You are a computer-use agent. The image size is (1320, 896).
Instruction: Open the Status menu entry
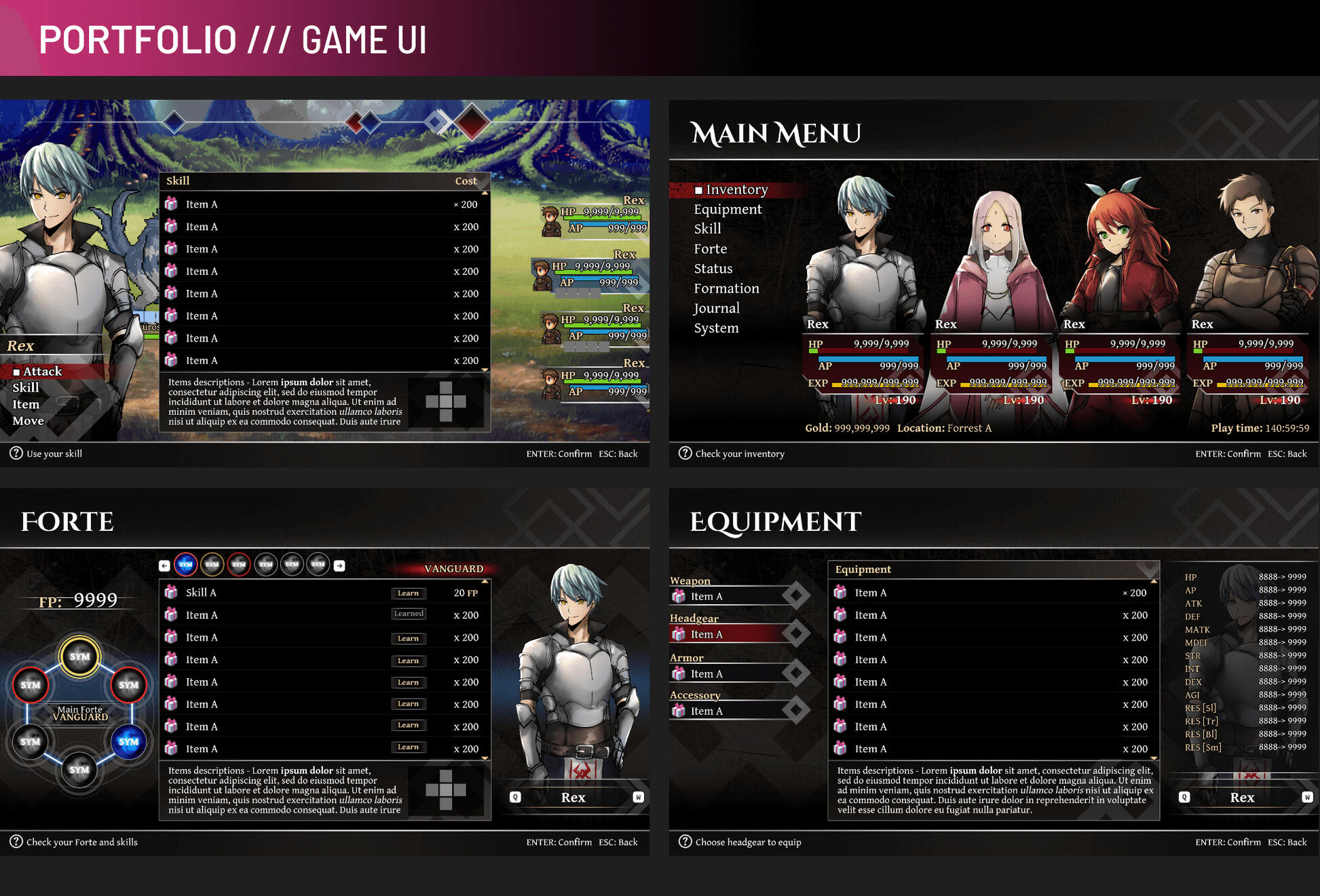tap(713, 269)
